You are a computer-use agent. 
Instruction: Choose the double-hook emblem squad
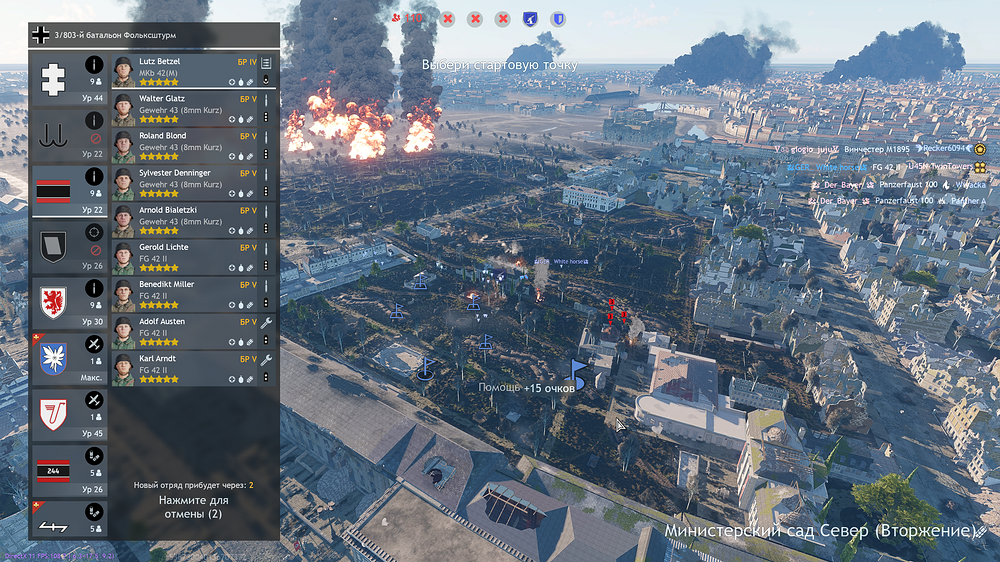coord(70,135)
